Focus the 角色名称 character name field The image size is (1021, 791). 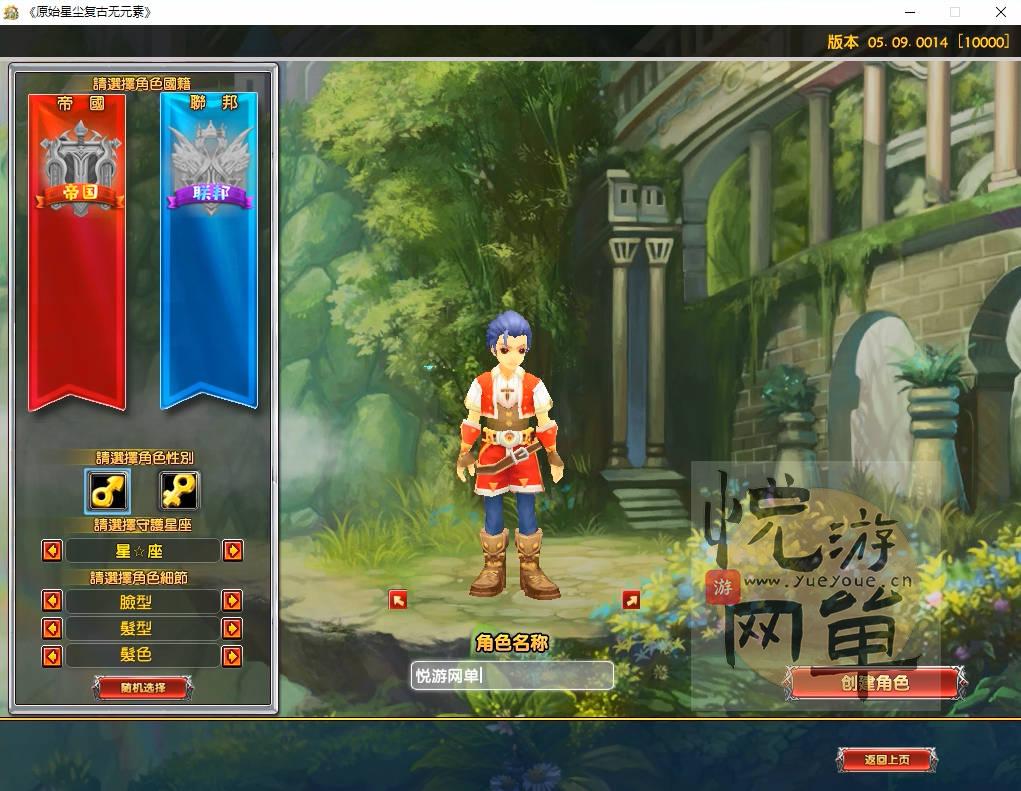512,675
